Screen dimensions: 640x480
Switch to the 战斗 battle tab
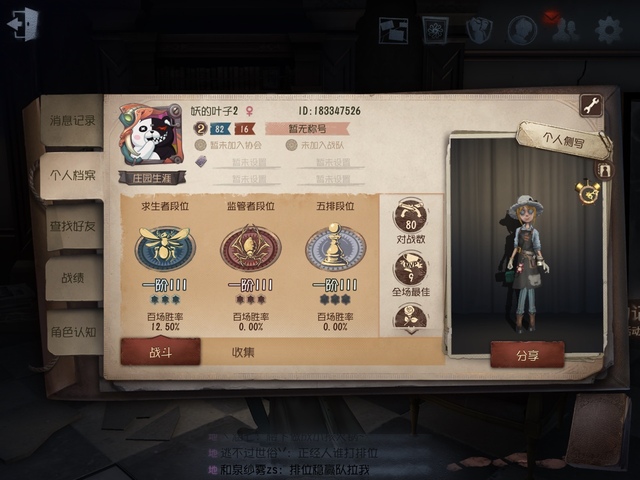160,351
